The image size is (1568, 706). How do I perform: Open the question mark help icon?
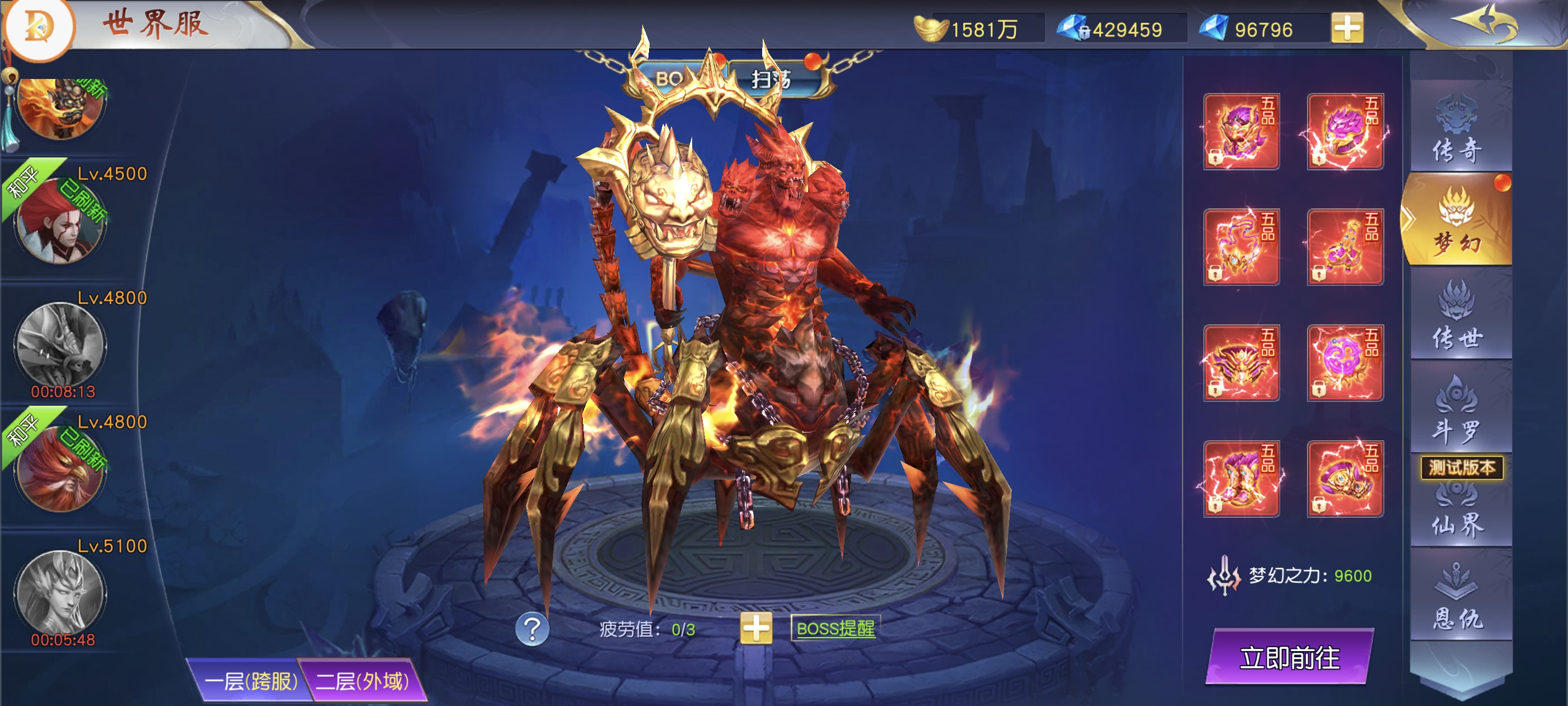tap(531, 629)
